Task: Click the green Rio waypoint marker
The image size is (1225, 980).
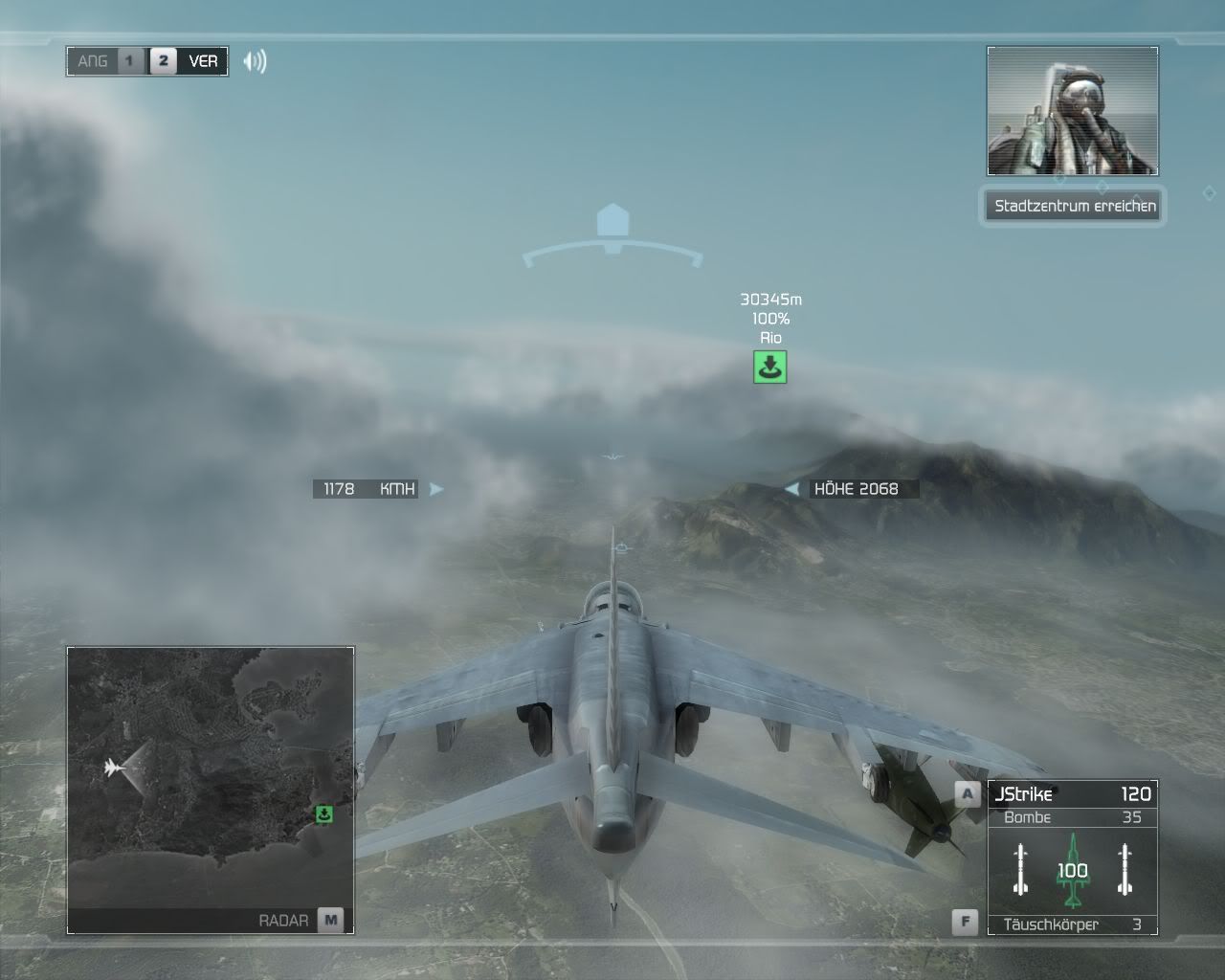Action: 769,367
